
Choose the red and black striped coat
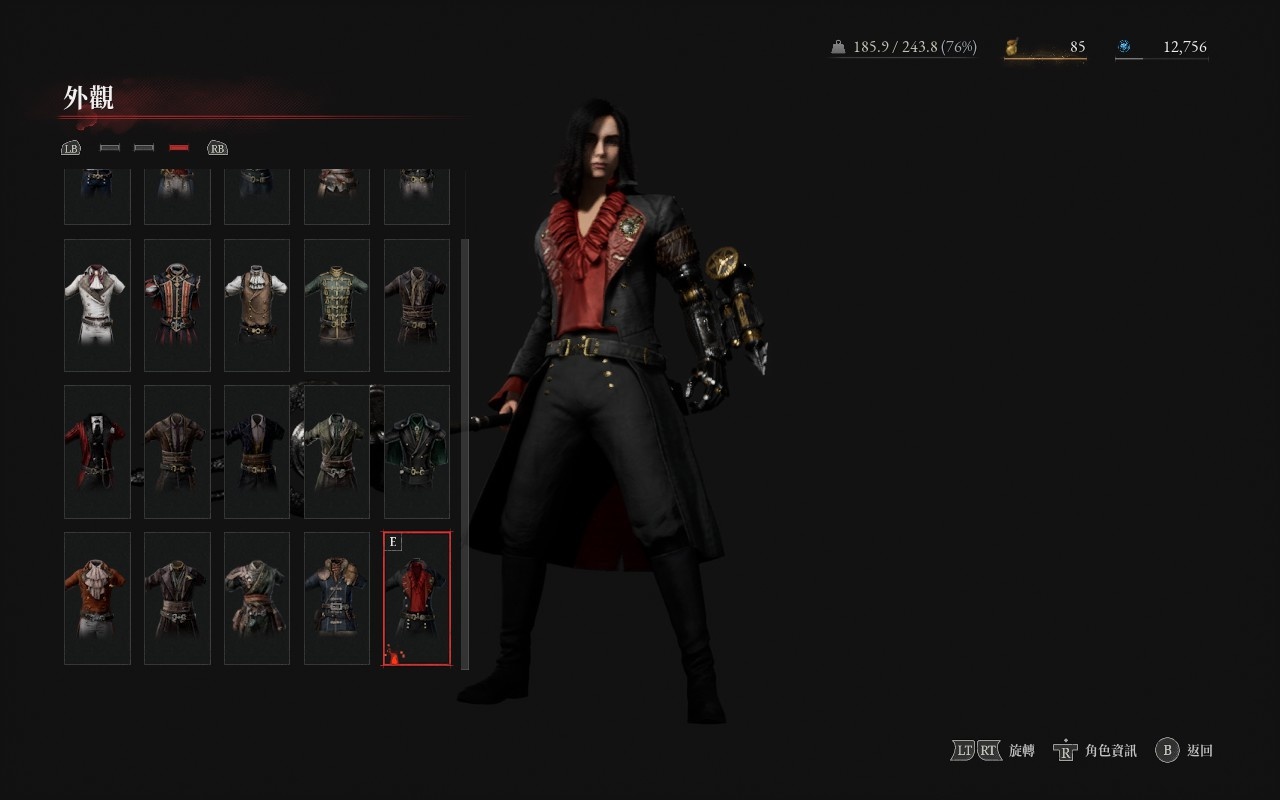pos(177,305)
